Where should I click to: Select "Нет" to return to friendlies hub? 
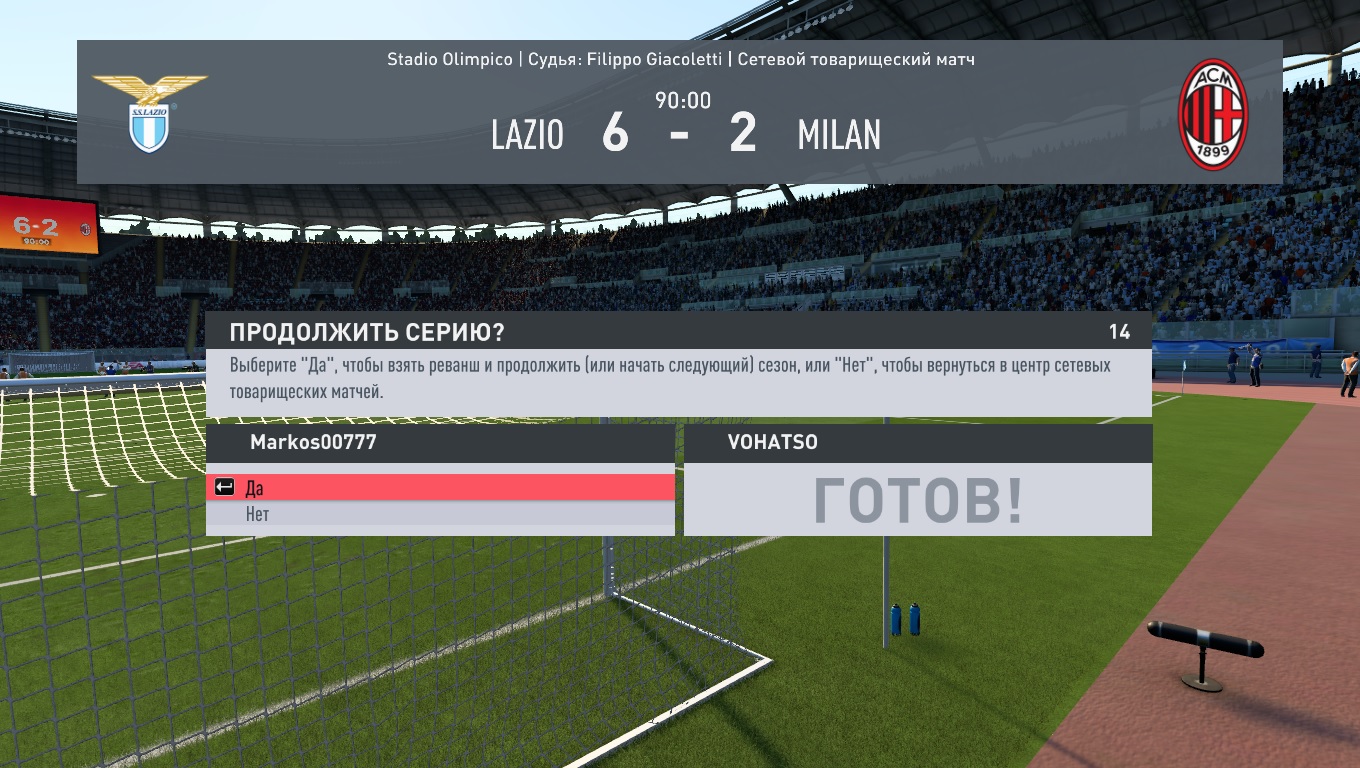pyautogui.click(x=440, y=514)
